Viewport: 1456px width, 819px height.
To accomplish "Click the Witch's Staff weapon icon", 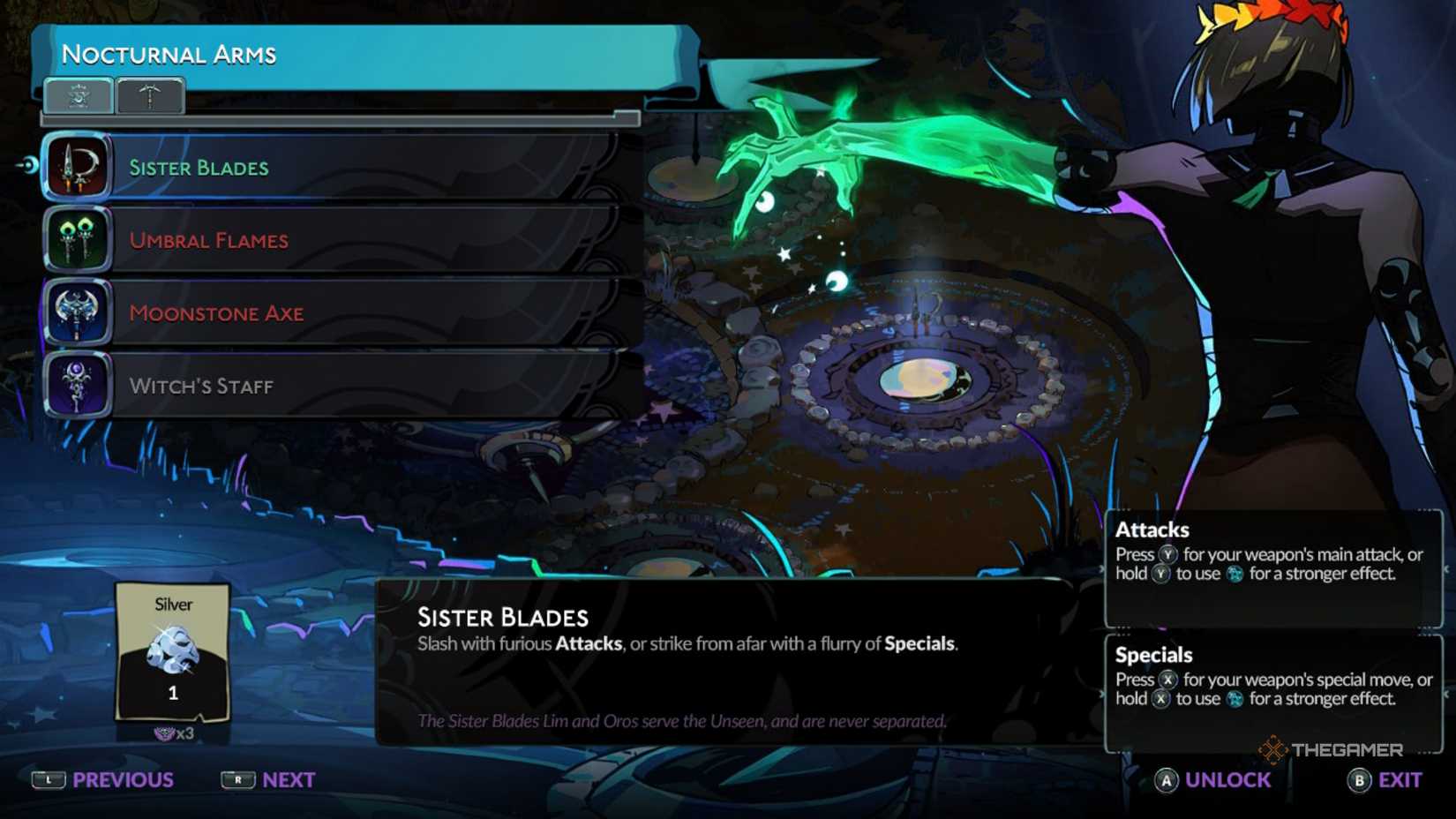I will point(76,385).
